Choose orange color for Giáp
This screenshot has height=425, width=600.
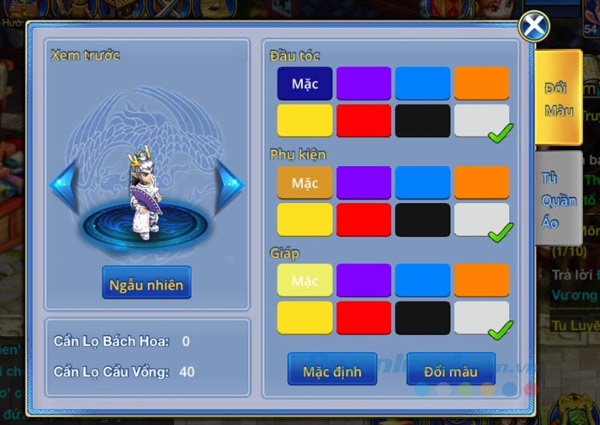click(x=481, y=281)
